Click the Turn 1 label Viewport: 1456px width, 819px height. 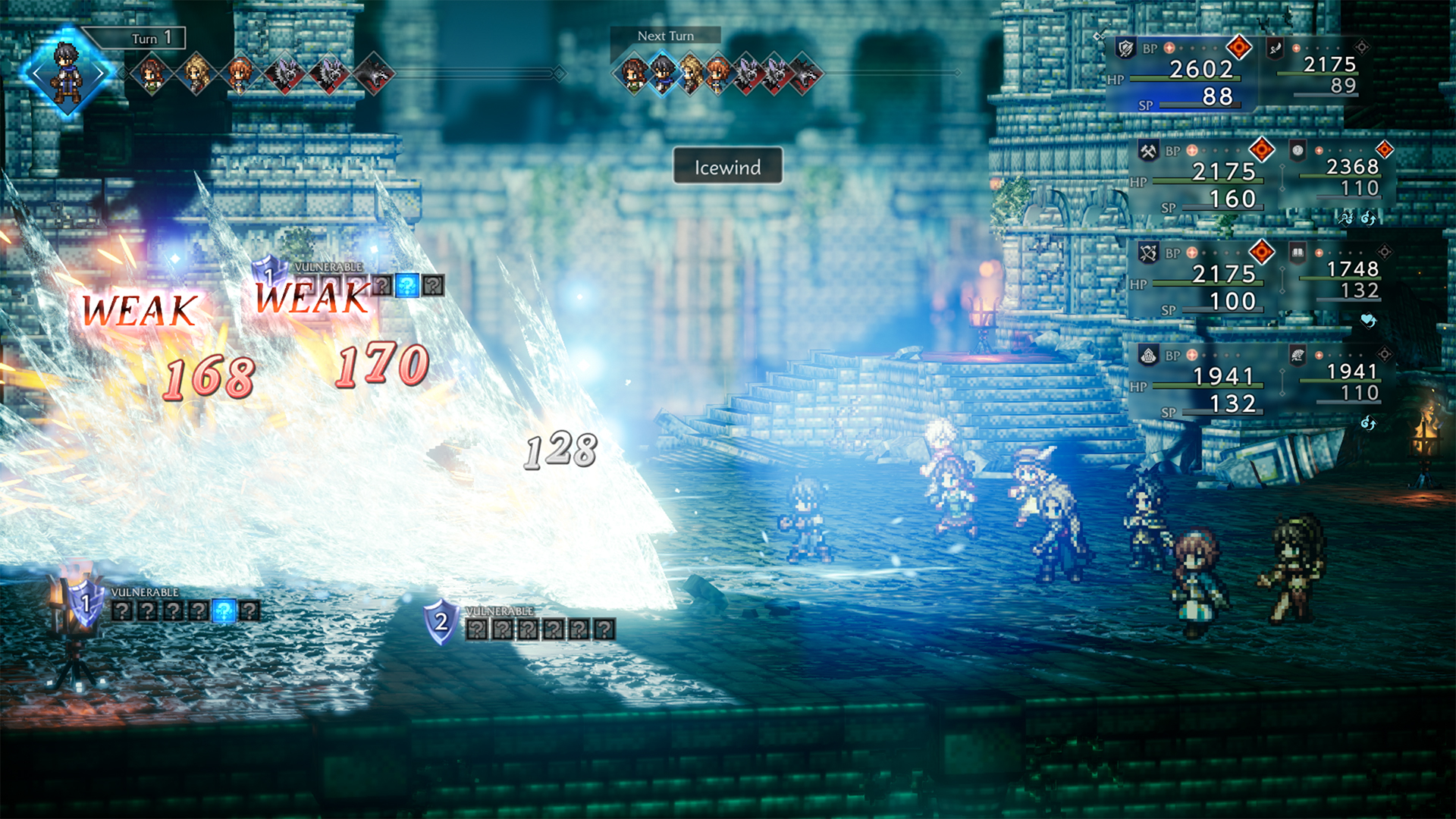pos(151,38)
